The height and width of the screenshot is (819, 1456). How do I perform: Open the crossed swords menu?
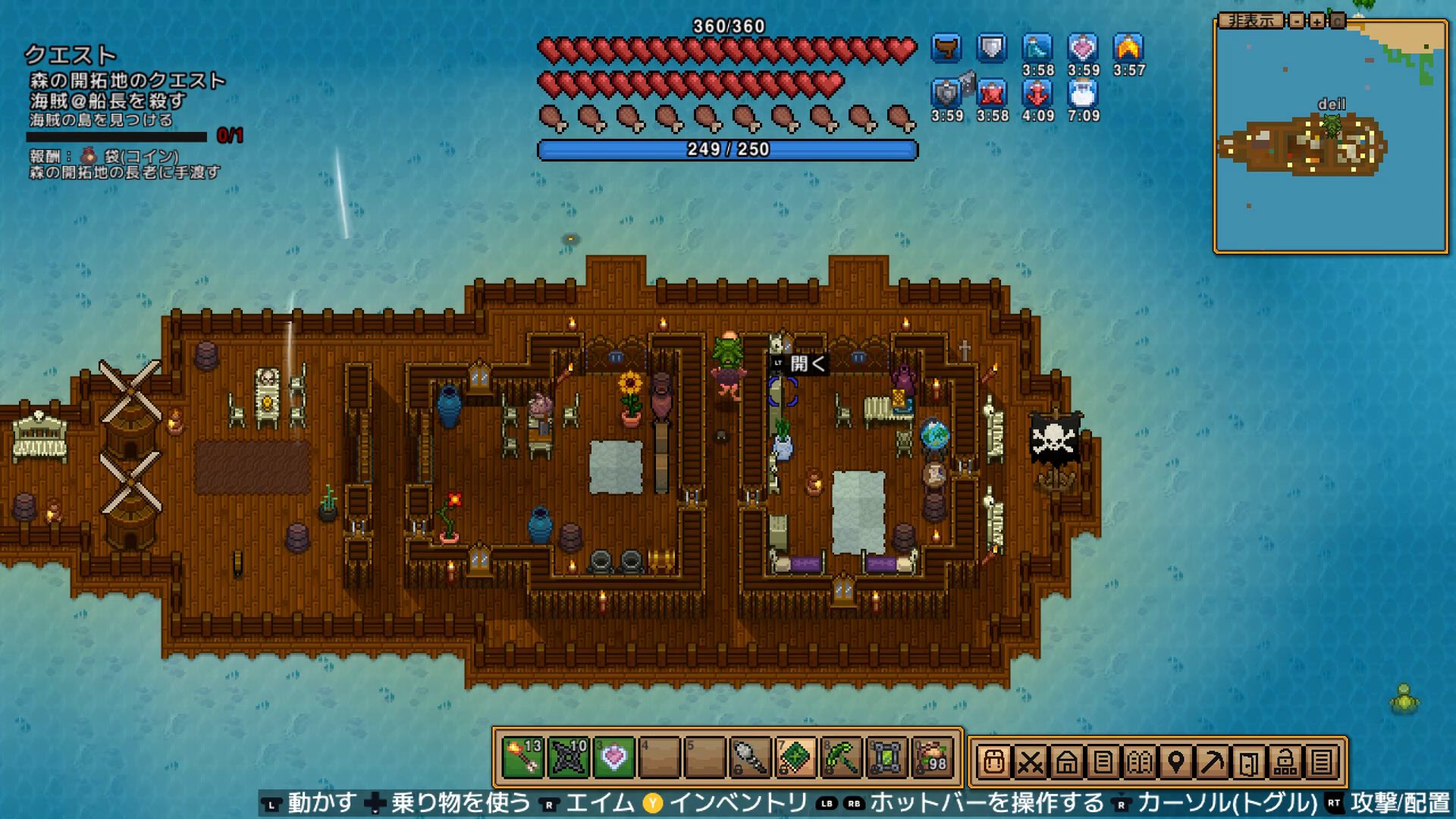(1030, 761)
